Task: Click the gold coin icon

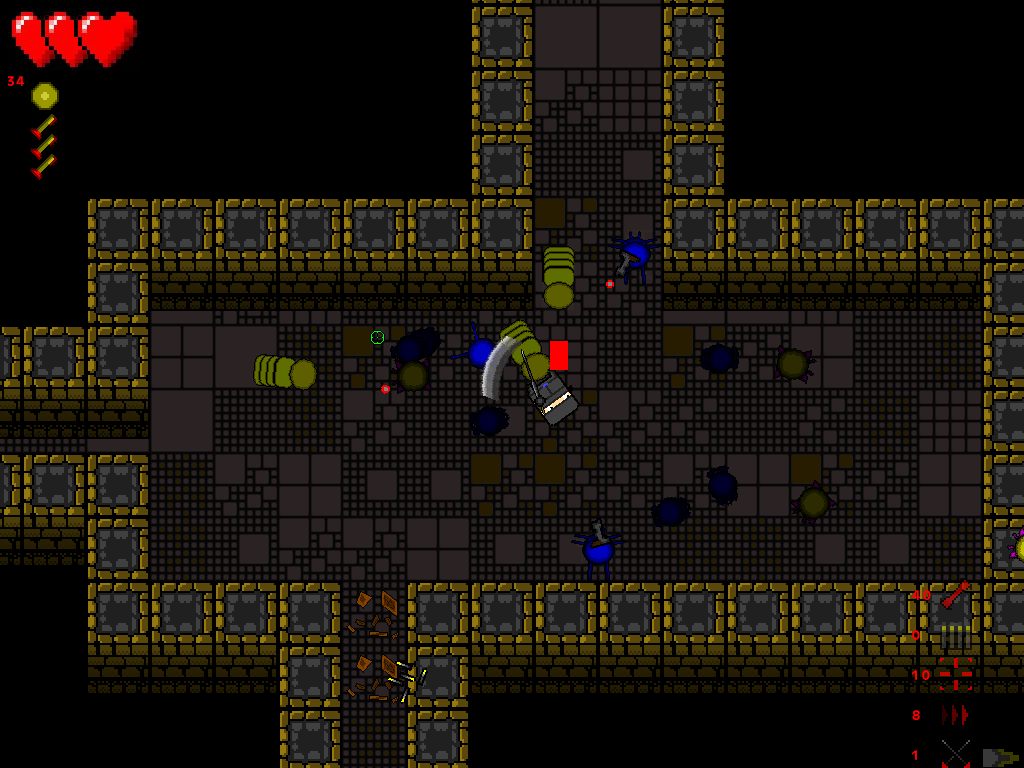Action: click(x=45, y=96)
